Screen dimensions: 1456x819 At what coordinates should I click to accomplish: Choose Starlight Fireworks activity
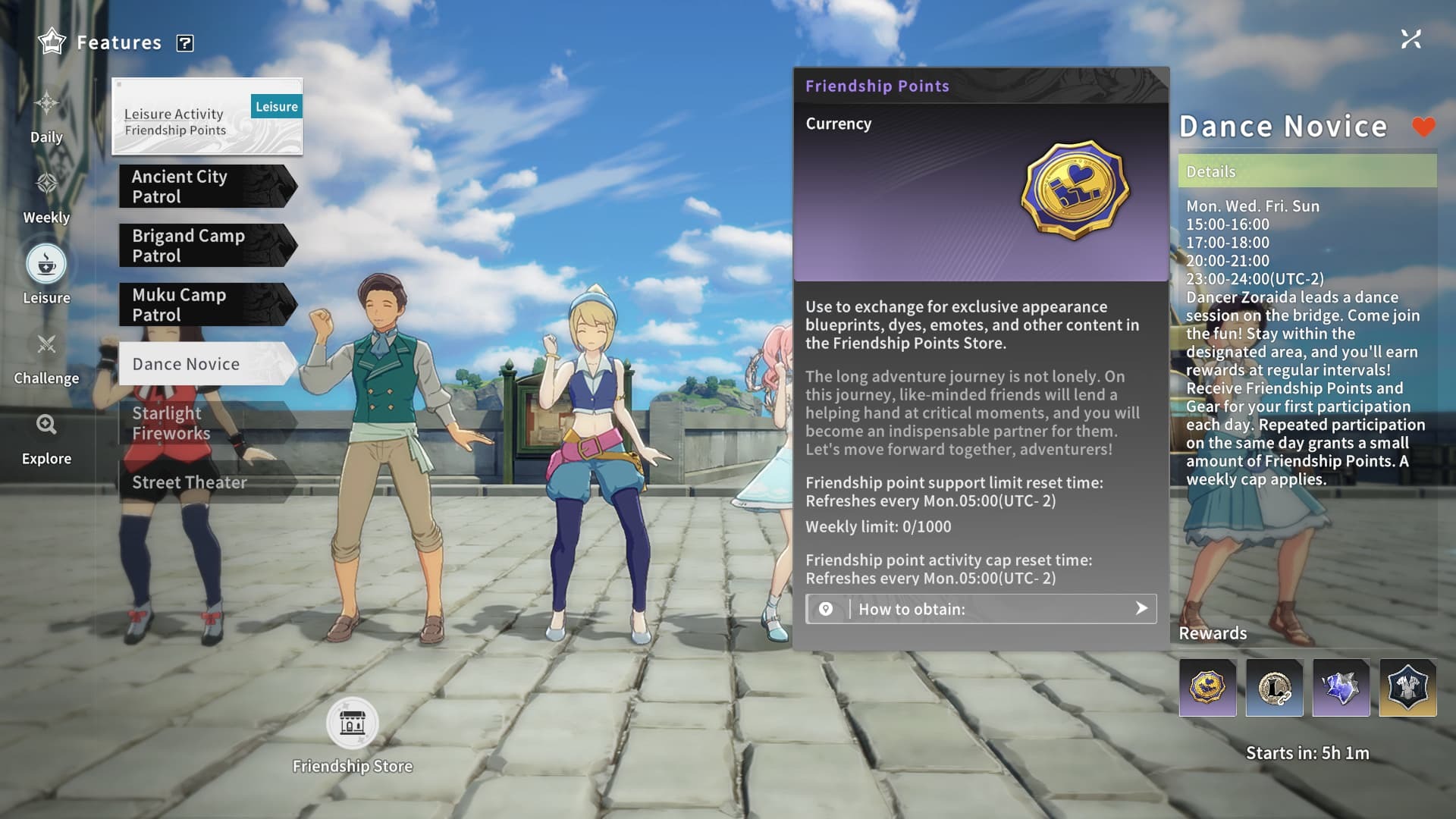click(x=205, y=423)
